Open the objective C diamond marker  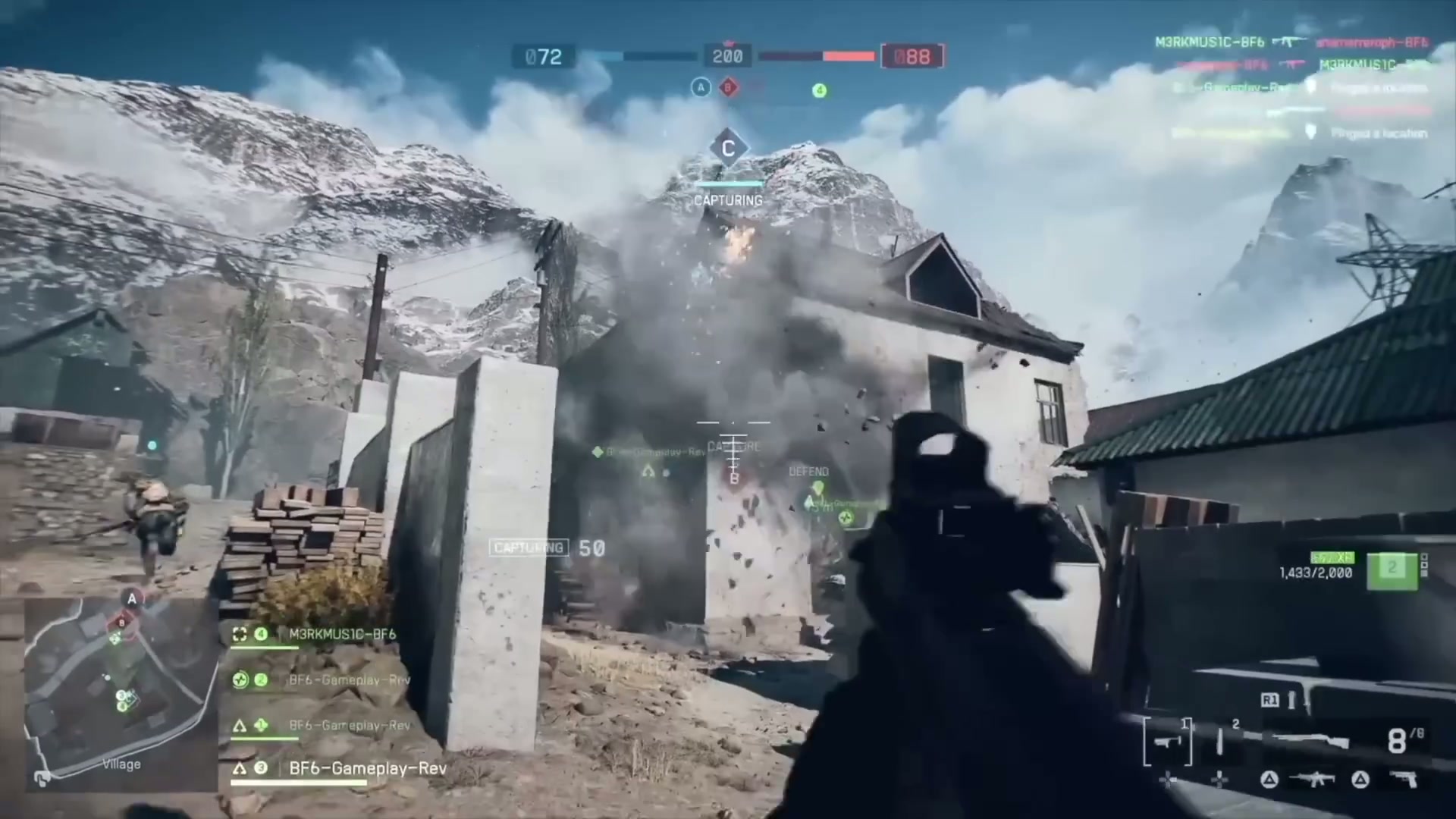click(730, 148)
